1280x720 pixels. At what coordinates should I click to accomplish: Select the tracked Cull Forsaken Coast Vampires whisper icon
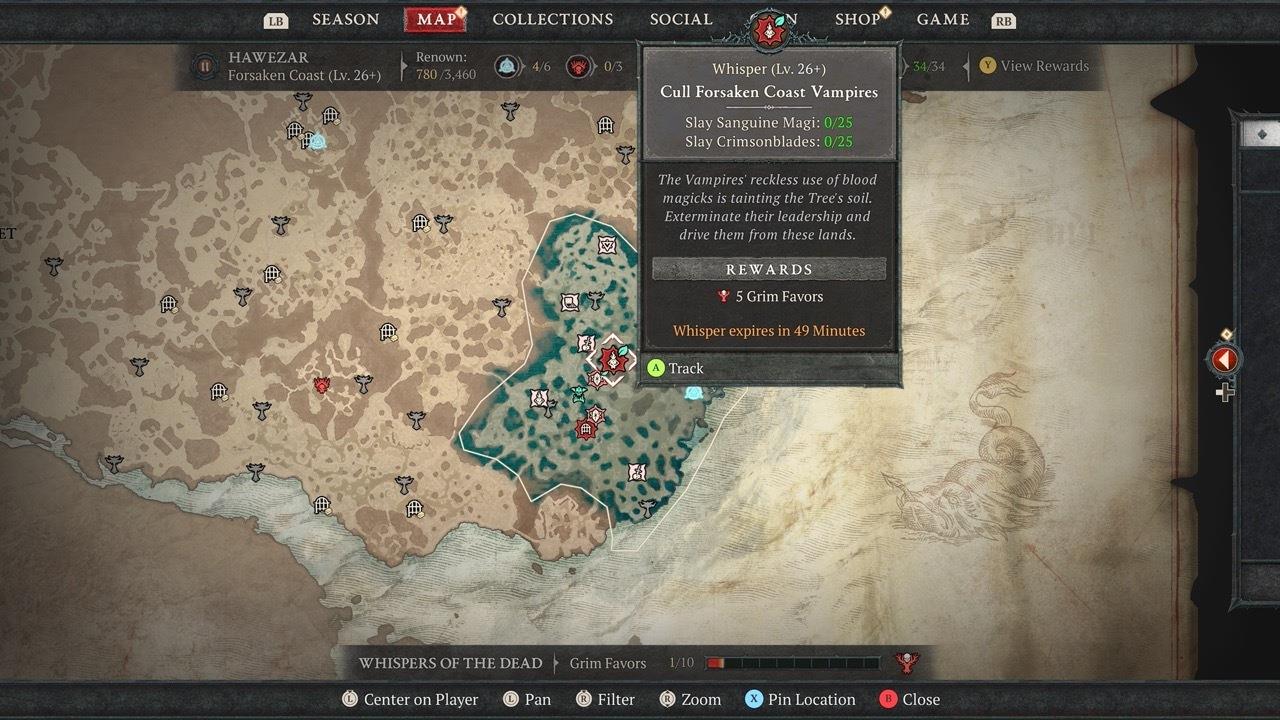[613, 361]
